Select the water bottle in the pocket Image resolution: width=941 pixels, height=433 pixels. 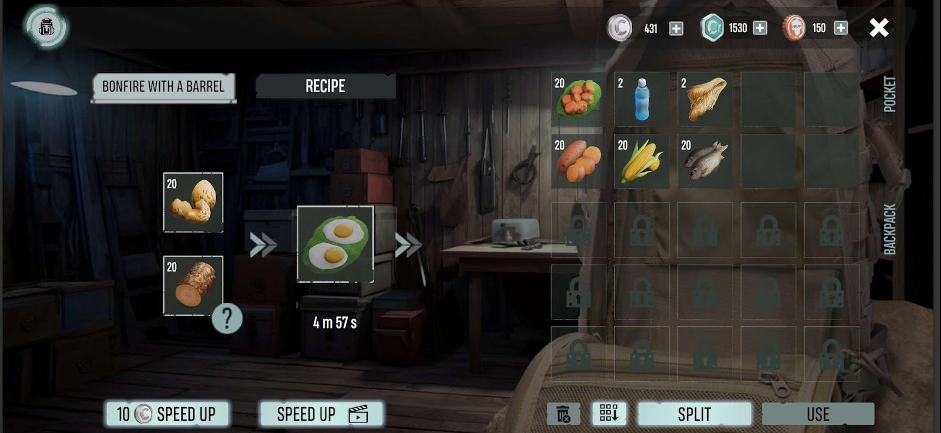pyautogui.click(x=642, y=98)
